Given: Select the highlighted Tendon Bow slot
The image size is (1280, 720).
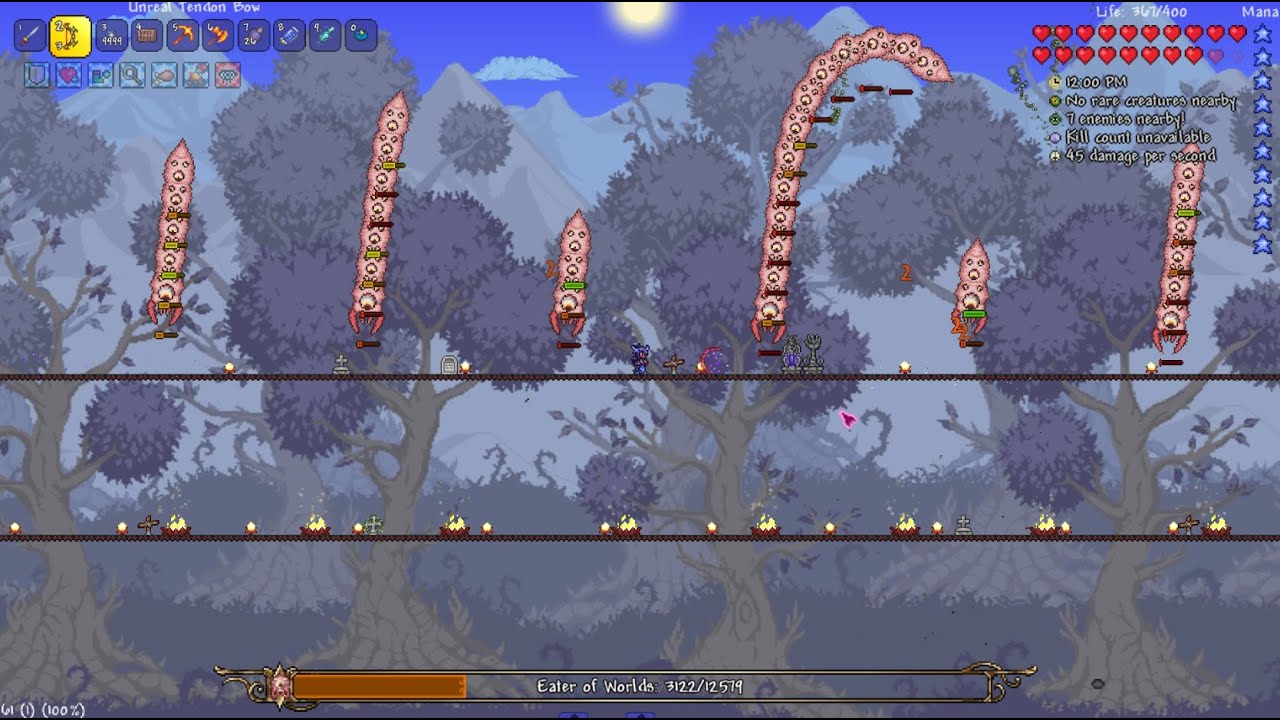Looking at the screenshot, I should coord(70,36).
